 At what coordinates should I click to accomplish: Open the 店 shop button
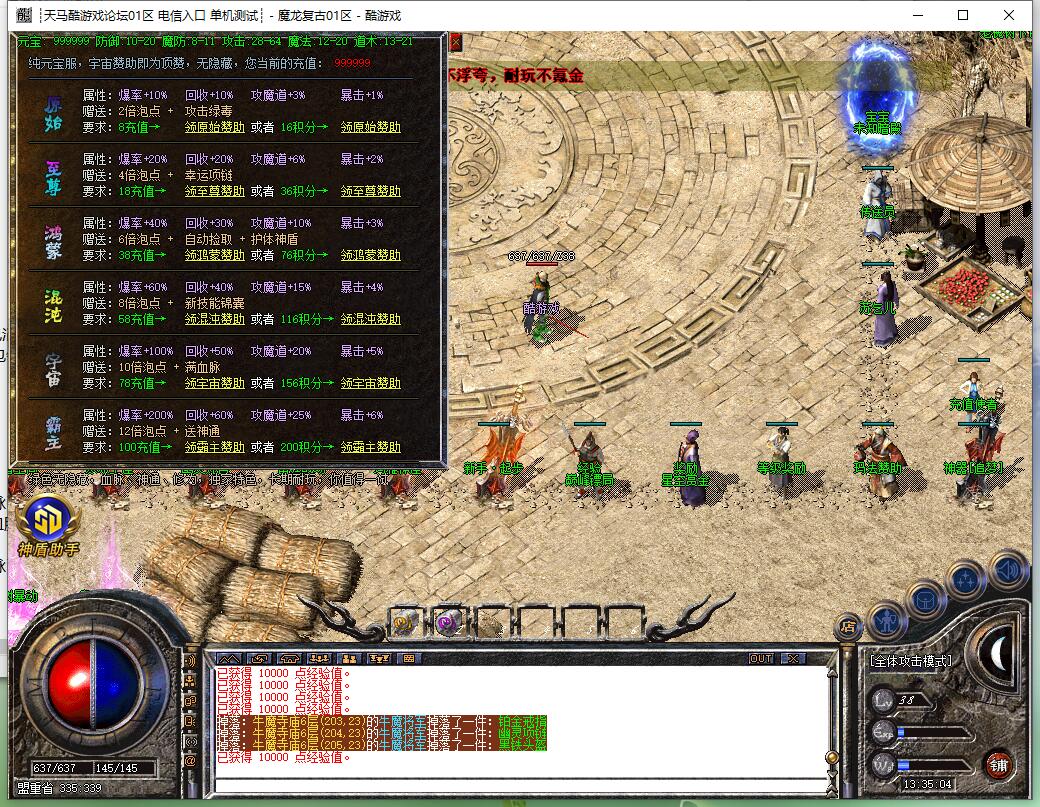847,627
